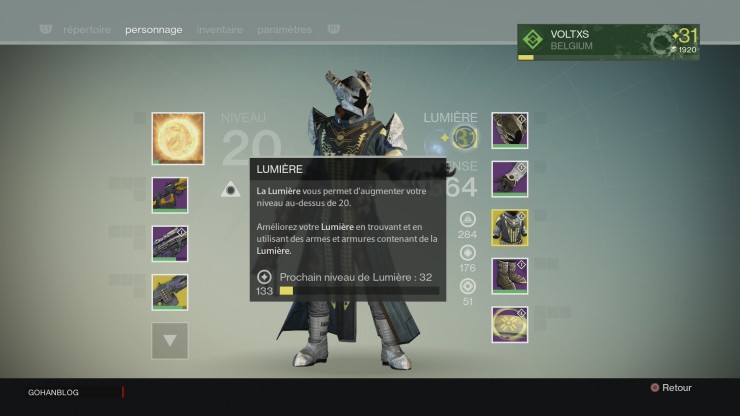The width and height of the screenshot is (740, 416).
Task: Expand the down arrow slot
Action: click(170, 340)
